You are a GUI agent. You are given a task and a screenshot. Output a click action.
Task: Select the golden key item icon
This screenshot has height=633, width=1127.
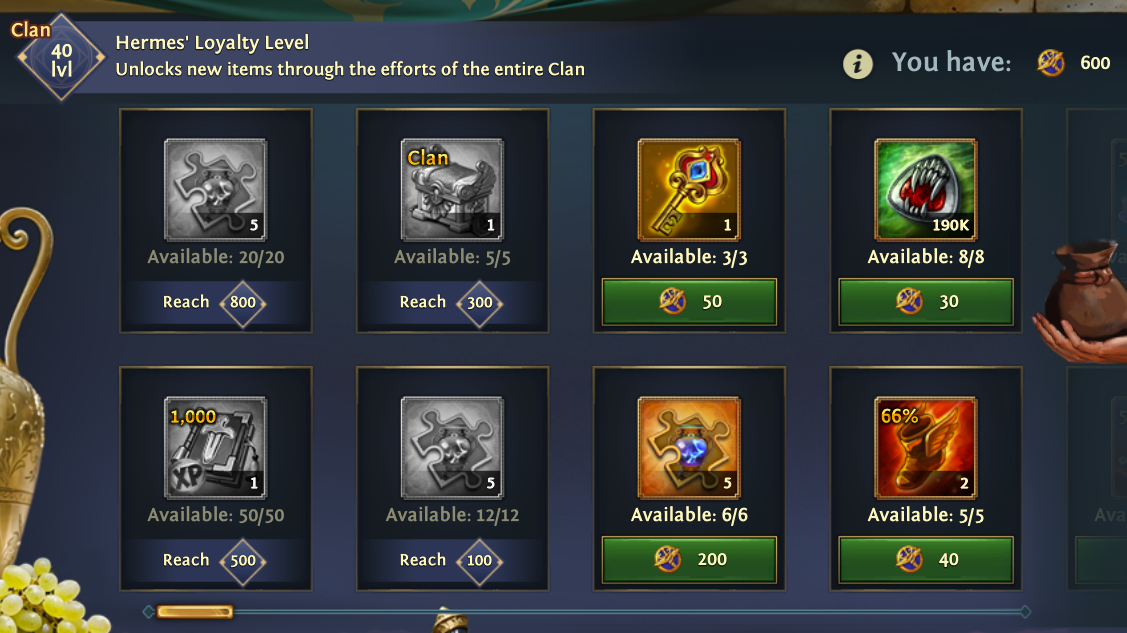[689, 190]
